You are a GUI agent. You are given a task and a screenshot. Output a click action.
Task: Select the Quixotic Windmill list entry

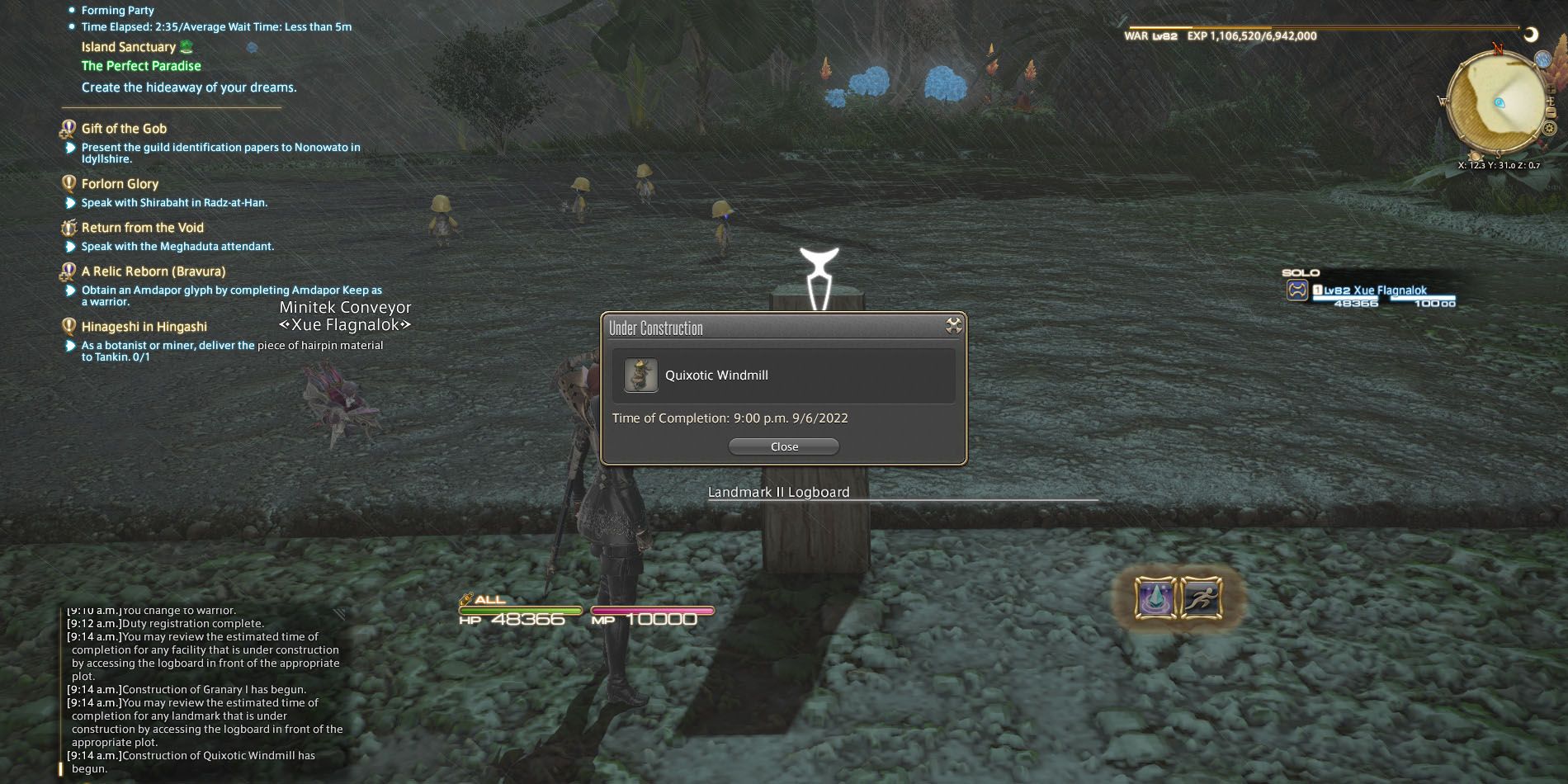(716, 375)
